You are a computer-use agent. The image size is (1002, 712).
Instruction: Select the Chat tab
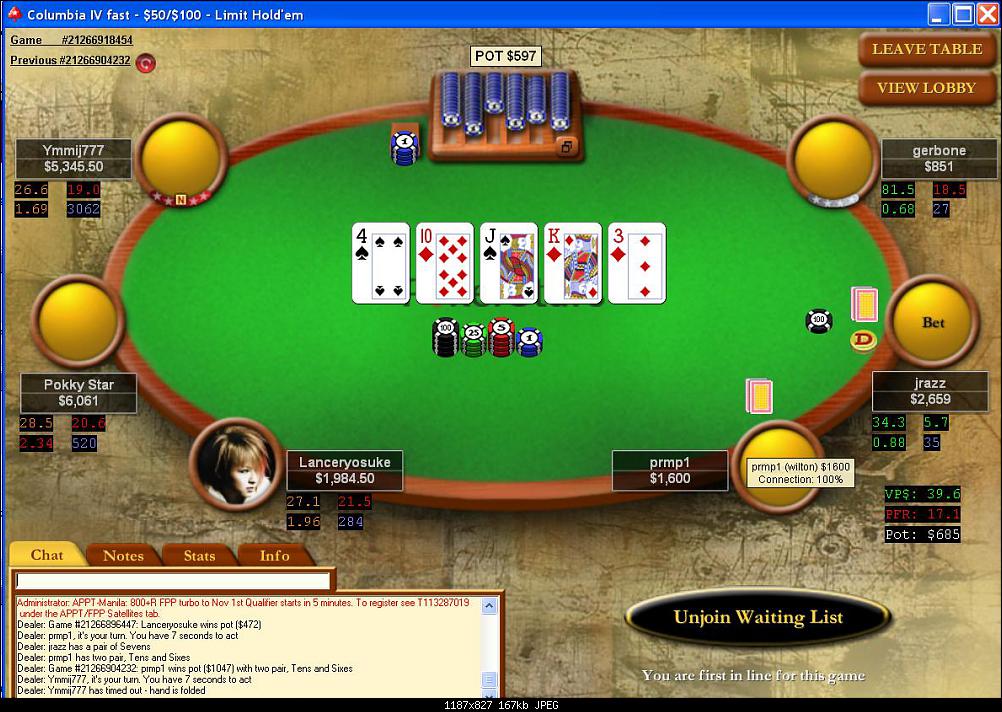(x=47, y=555)
